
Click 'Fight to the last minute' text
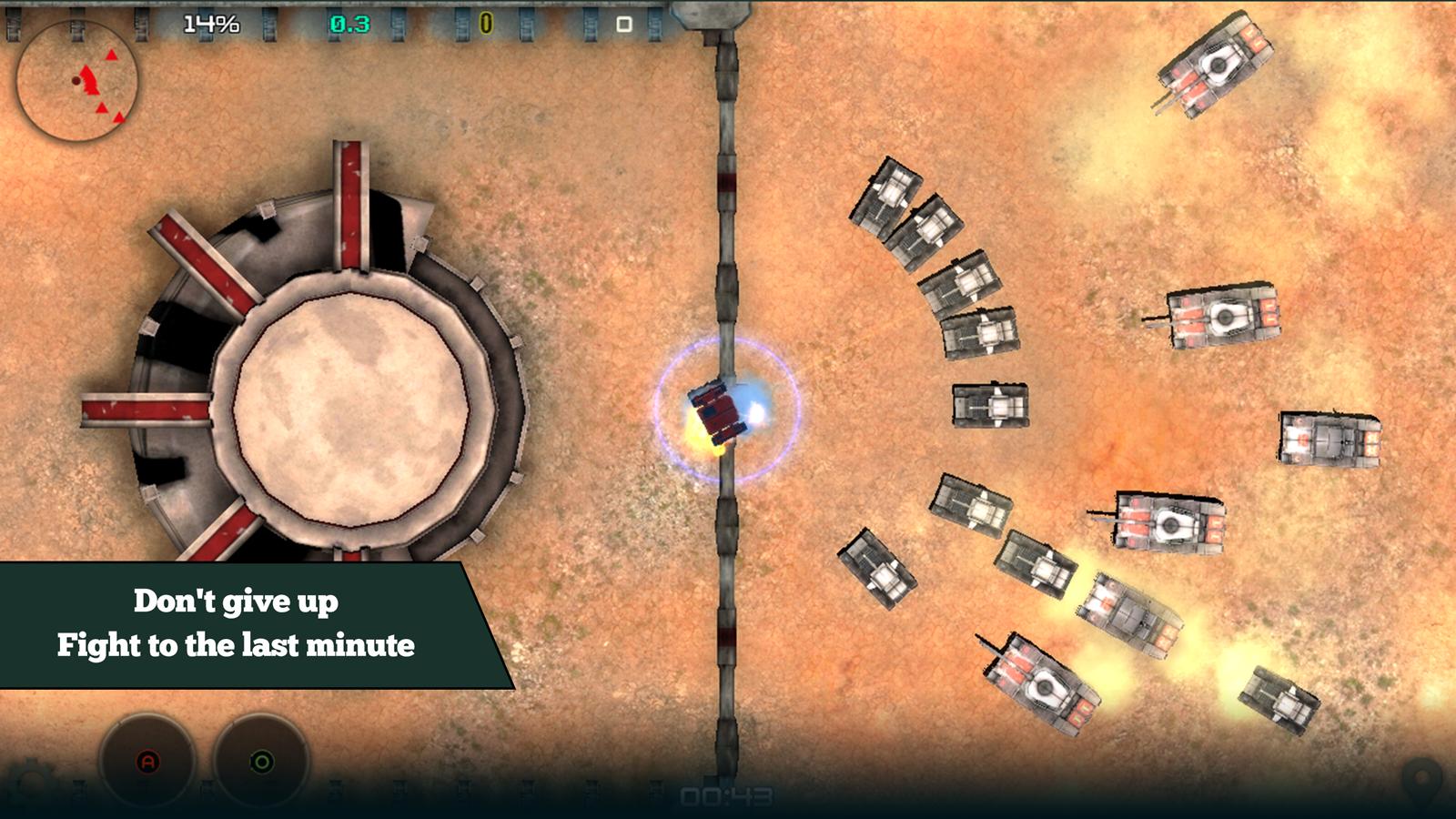pyautogui.click(x=238, y=647)
